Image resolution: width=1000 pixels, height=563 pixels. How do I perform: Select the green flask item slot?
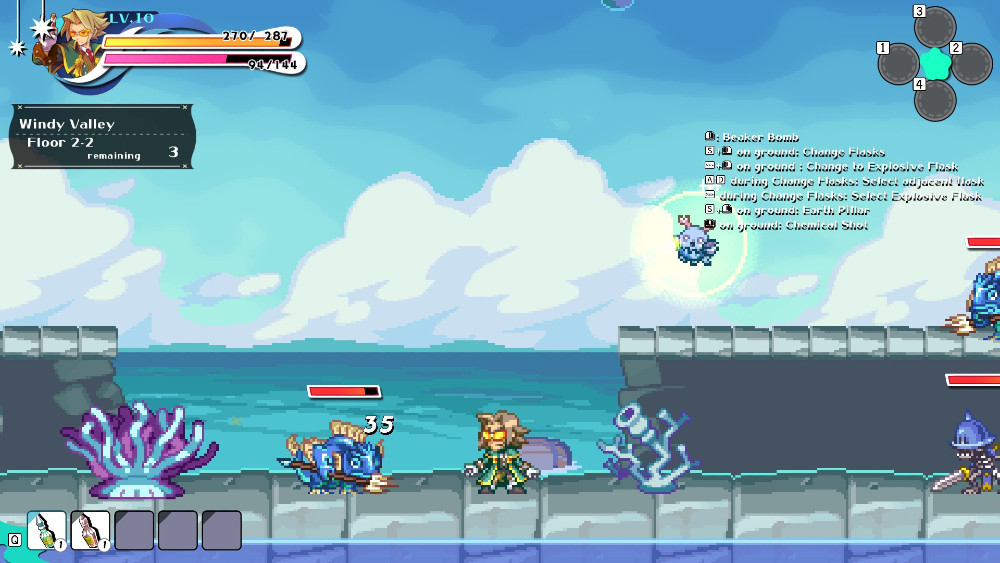coord(46,530)
